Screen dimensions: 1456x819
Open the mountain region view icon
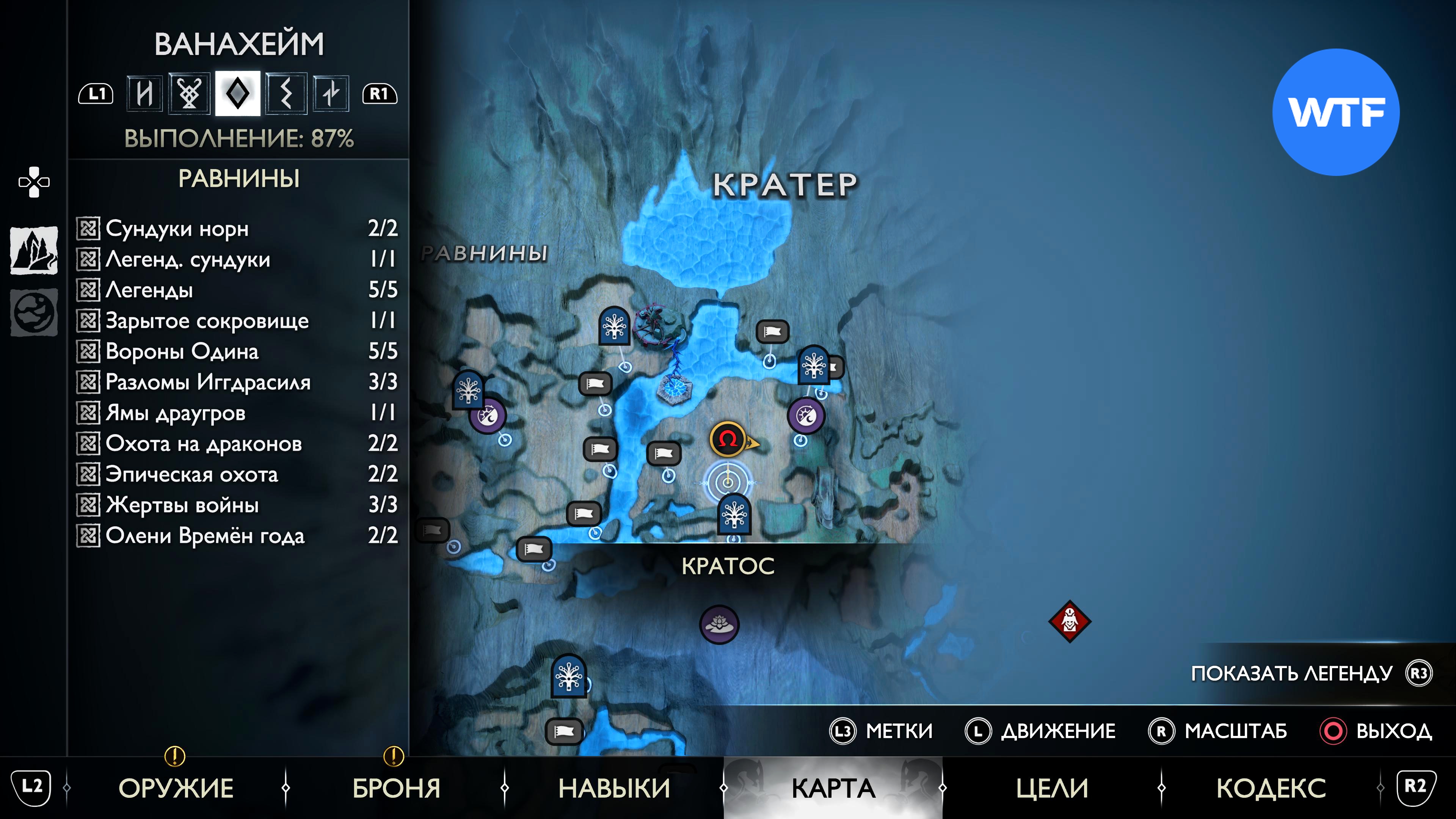point(34,250)
